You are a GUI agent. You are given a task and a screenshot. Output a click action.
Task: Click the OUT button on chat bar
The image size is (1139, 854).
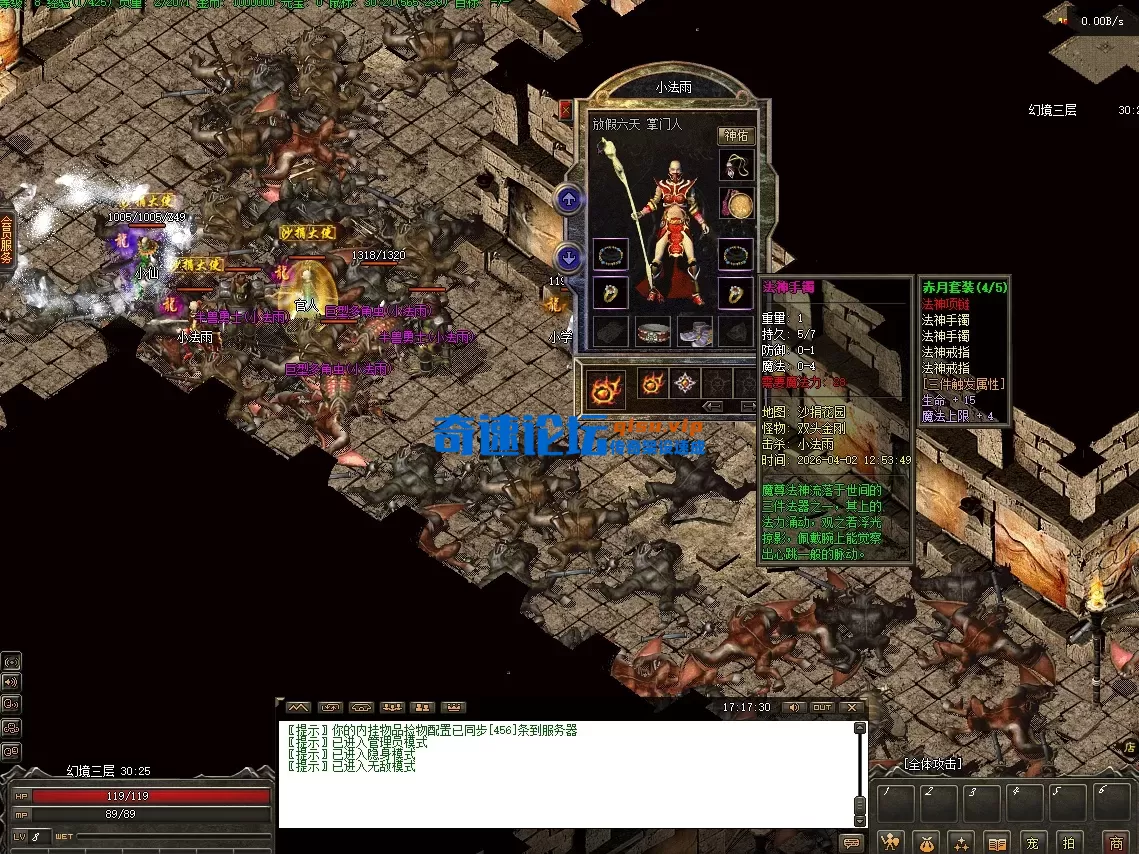(x=822, y=707)
